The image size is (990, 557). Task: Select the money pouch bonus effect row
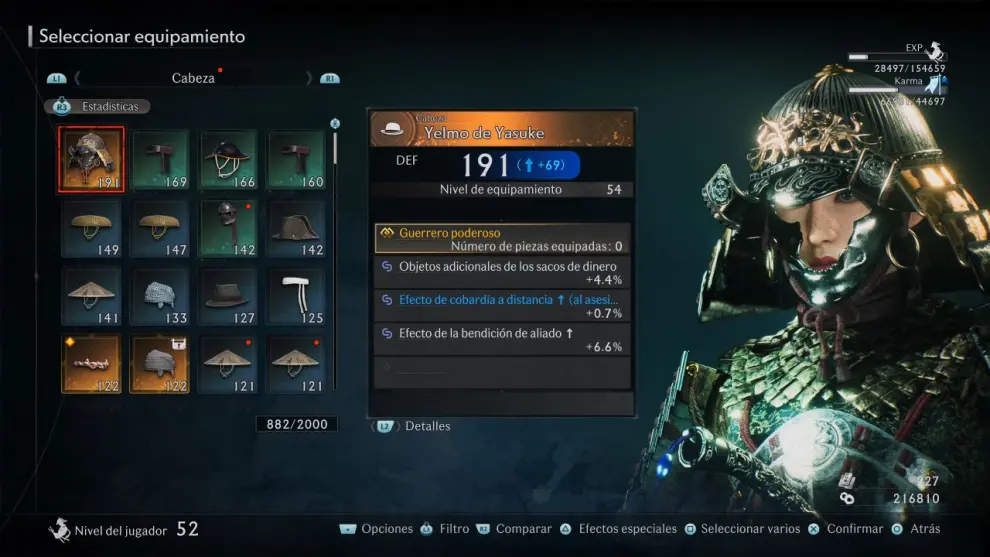503,272
